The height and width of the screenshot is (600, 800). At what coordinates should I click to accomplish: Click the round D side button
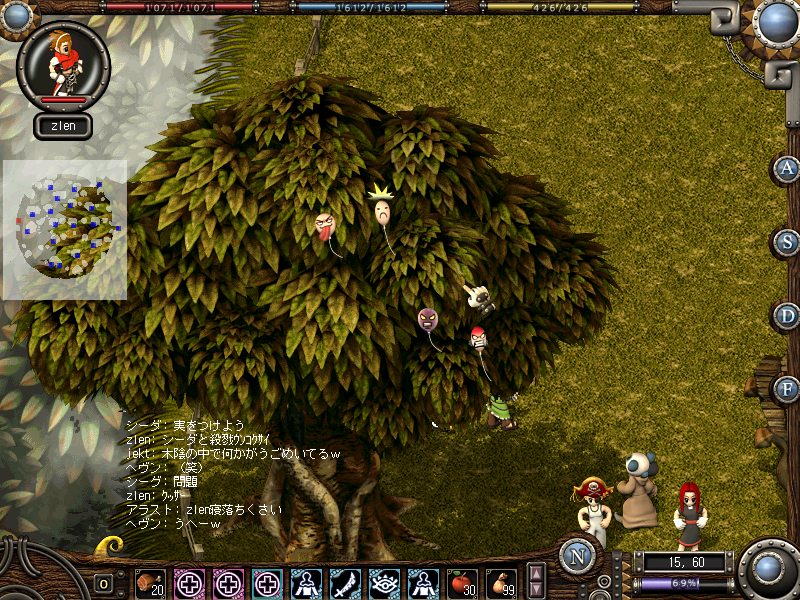click(788, 316)
